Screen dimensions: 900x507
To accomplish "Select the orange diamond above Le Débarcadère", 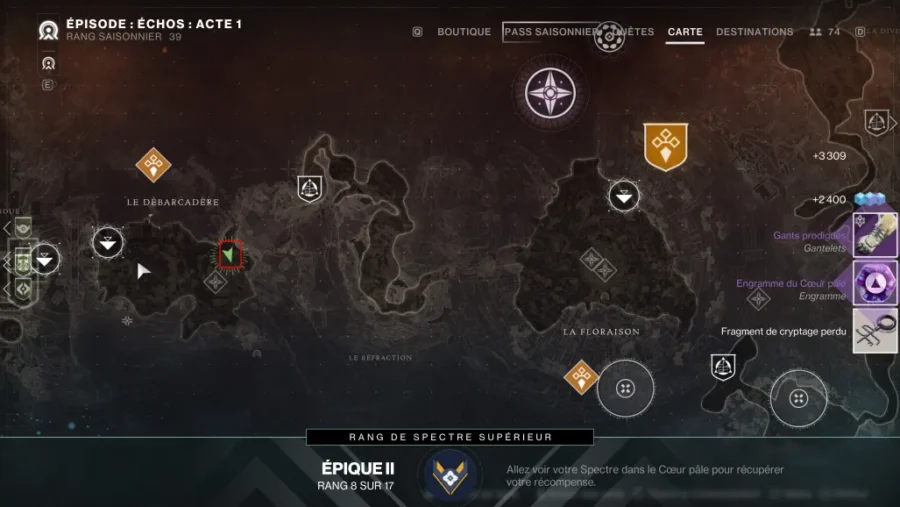I will tap(153, 164).
